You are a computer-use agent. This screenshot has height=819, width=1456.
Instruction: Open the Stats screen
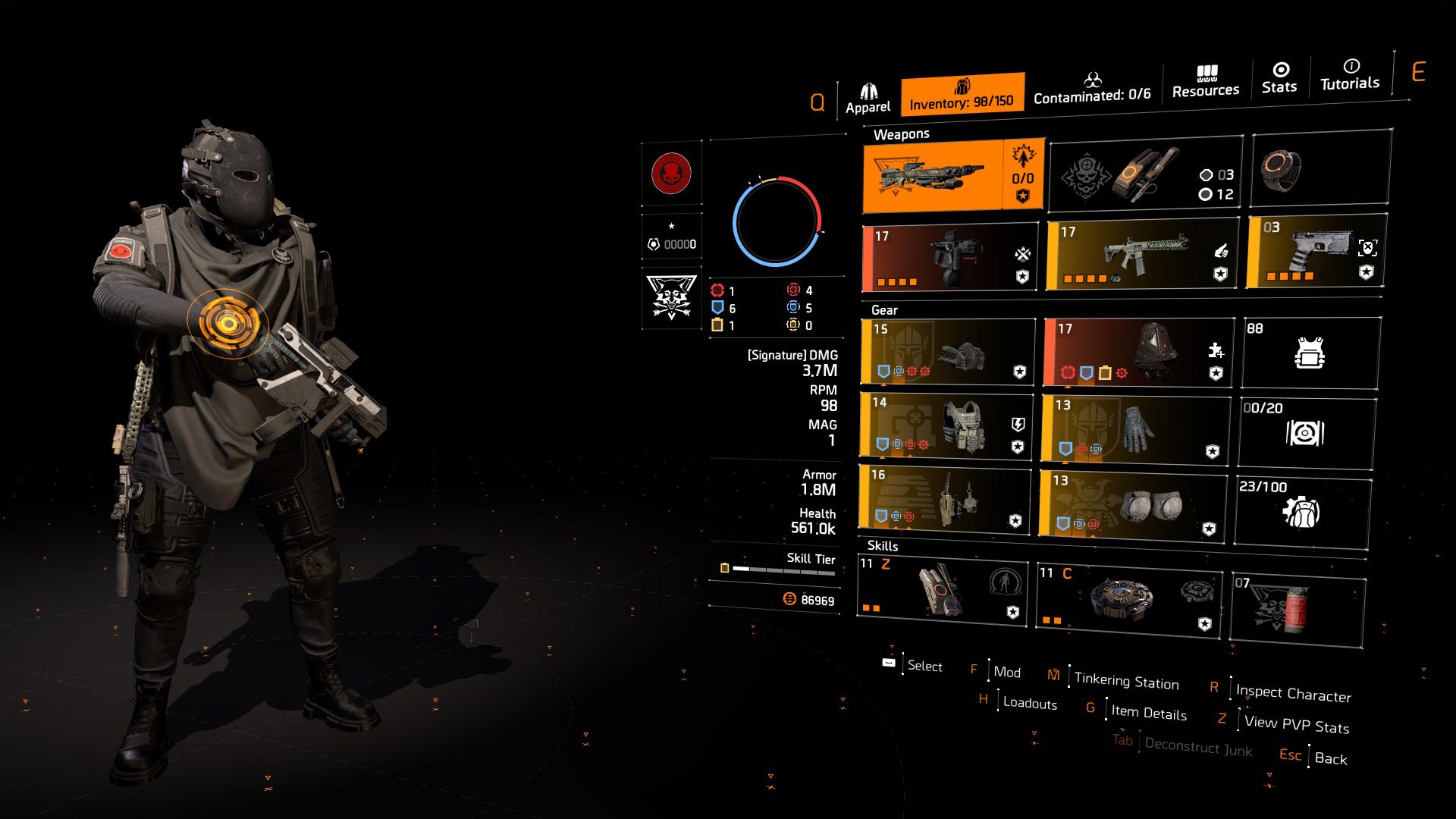pyautogui.click(x=1279, y=80)
